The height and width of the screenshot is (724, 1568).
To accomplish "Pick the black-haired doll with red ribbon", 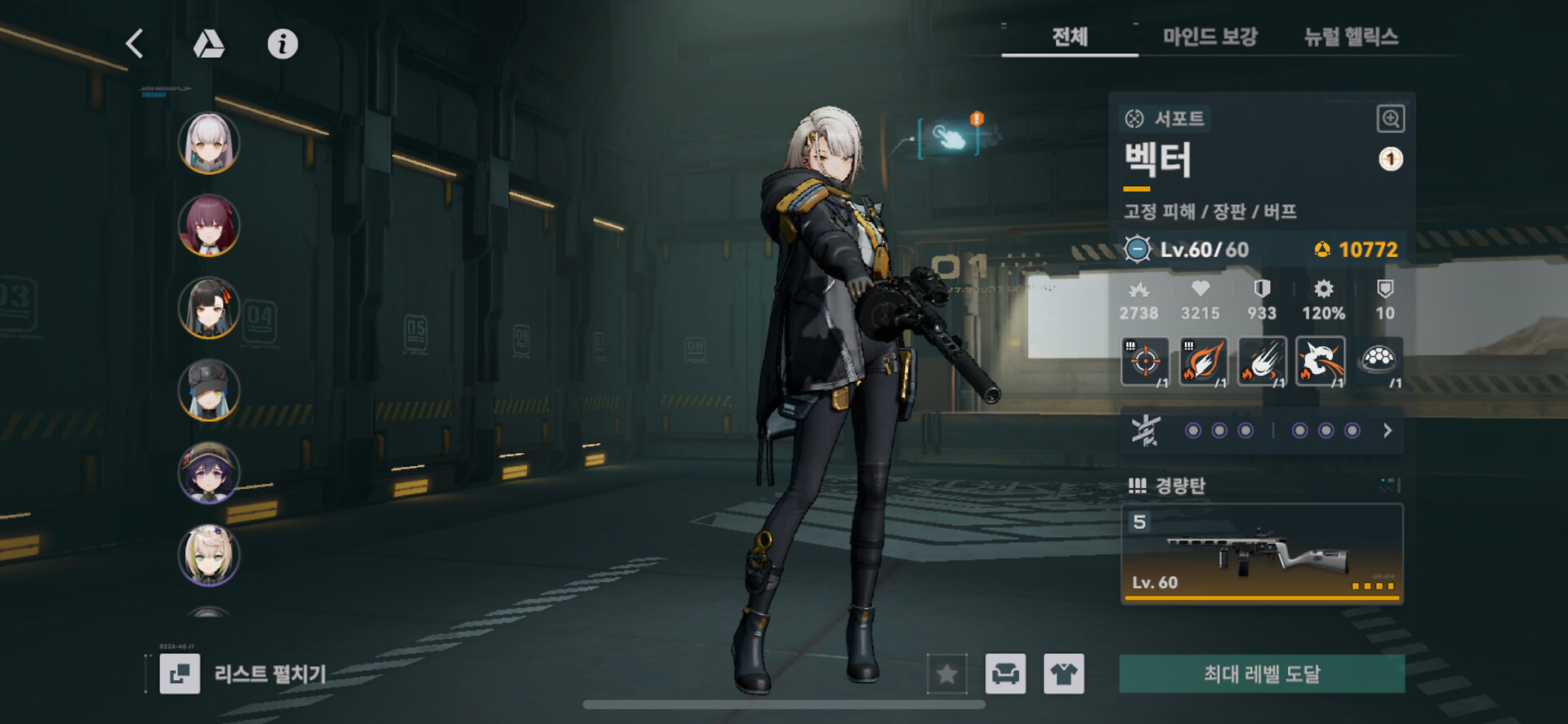I will pyautogui.click(x=209, y=308).
